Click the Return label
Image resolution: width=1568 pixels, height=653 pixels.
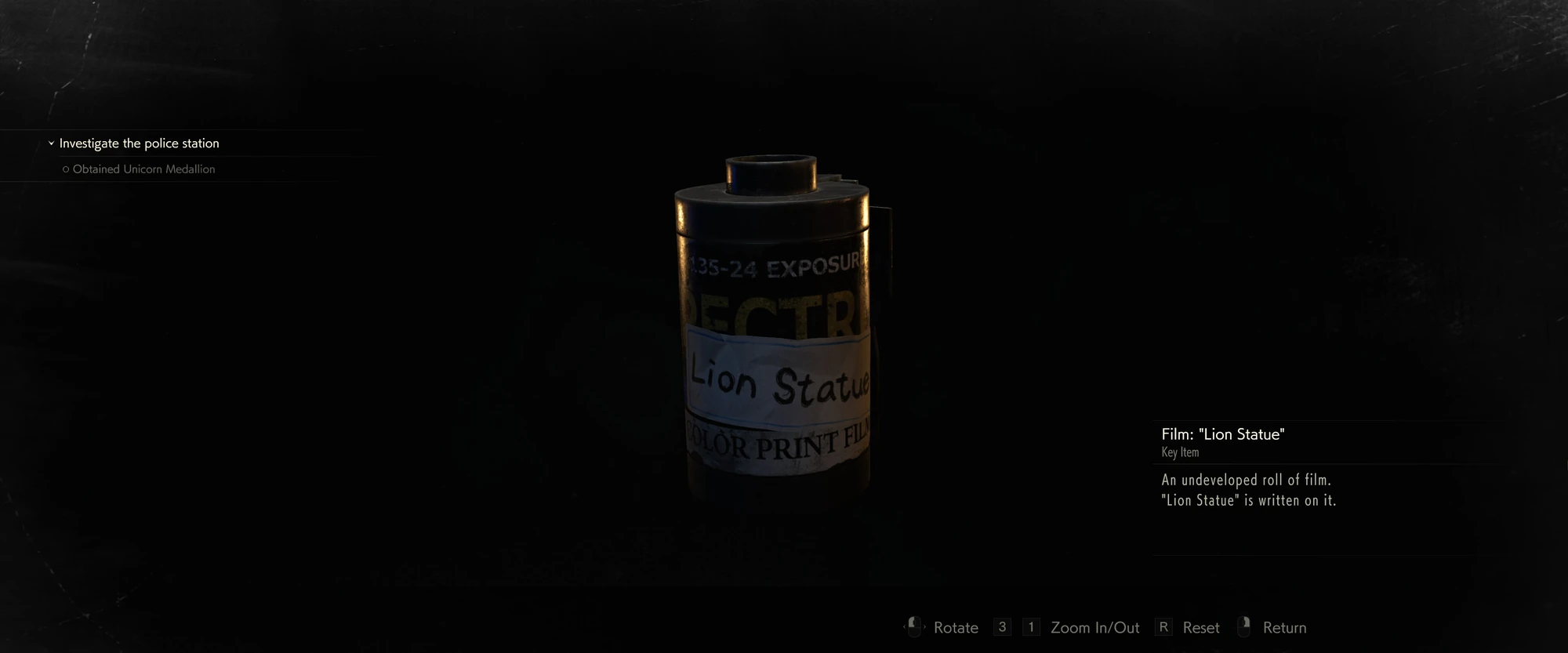(x=1285, y=627)
